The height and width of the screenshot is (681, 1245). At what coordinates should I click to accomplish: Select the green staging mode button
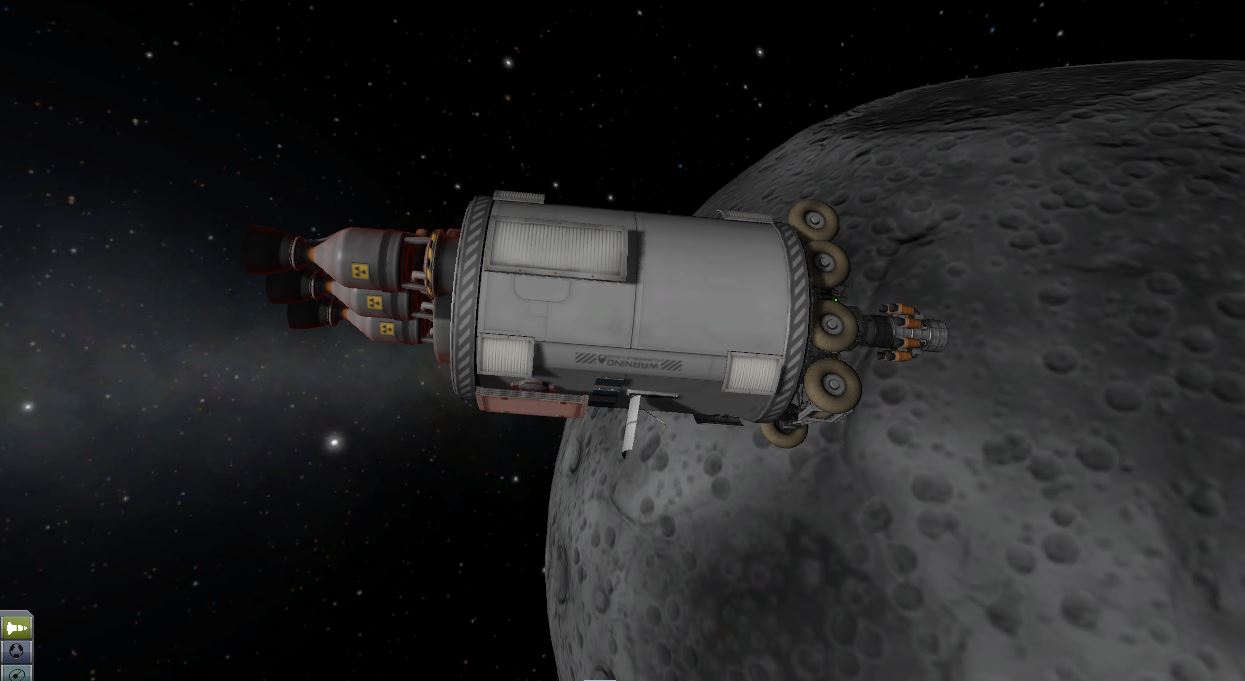coord(16,627)
